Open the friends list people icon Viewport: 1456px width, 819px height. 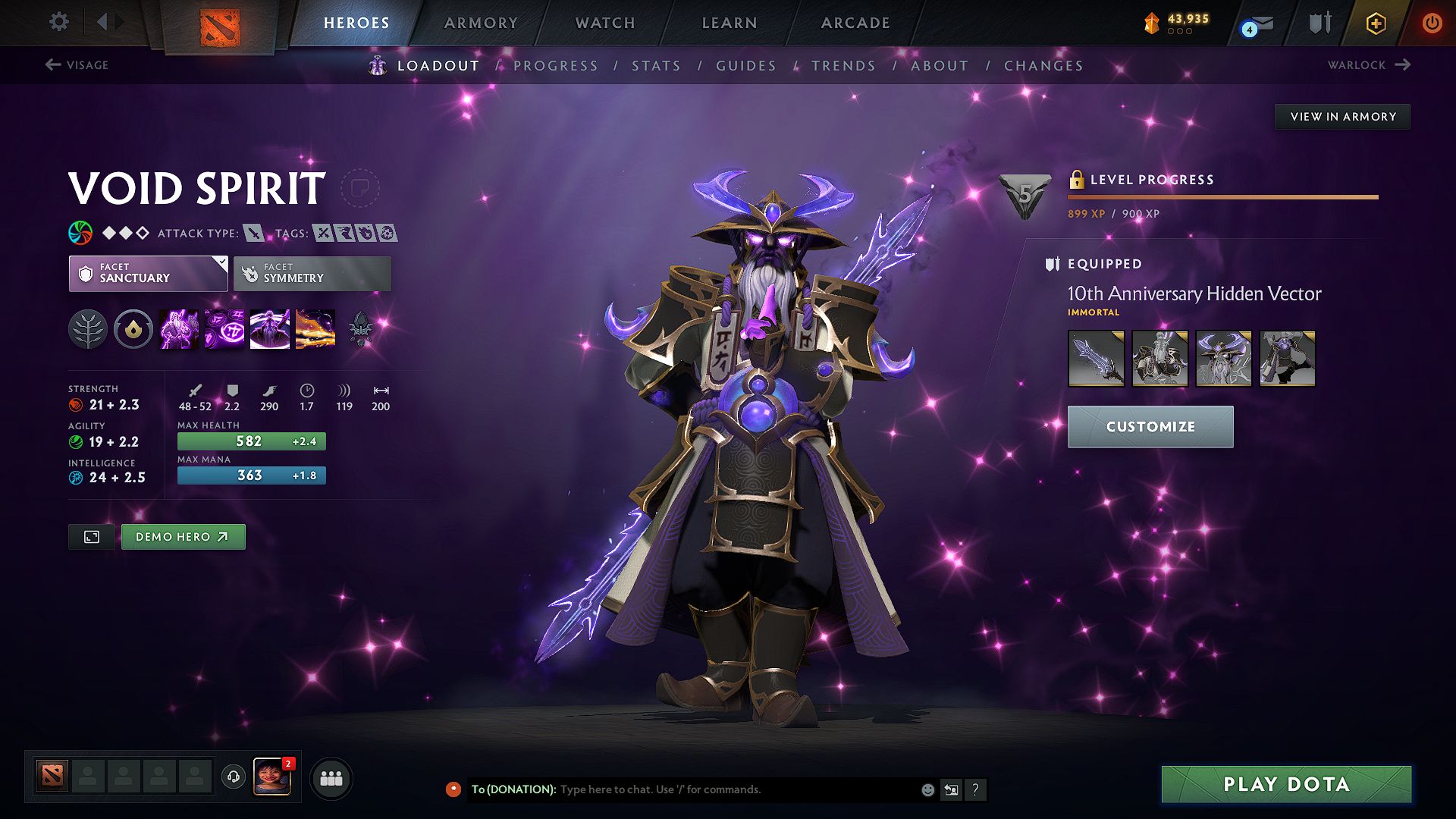pos(331,777)
